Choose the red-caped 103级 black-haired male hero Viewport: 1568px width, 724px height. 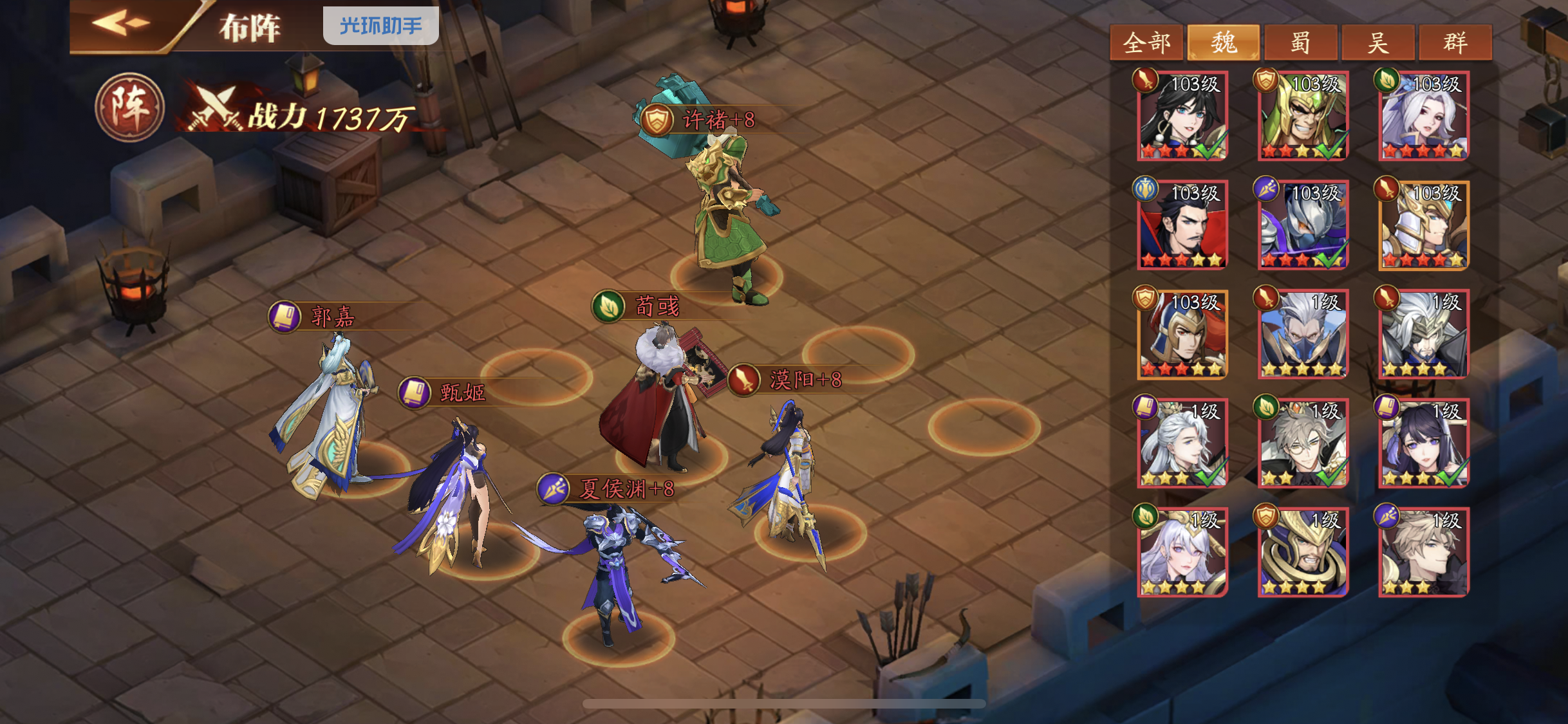click(x=1182, y=225)
